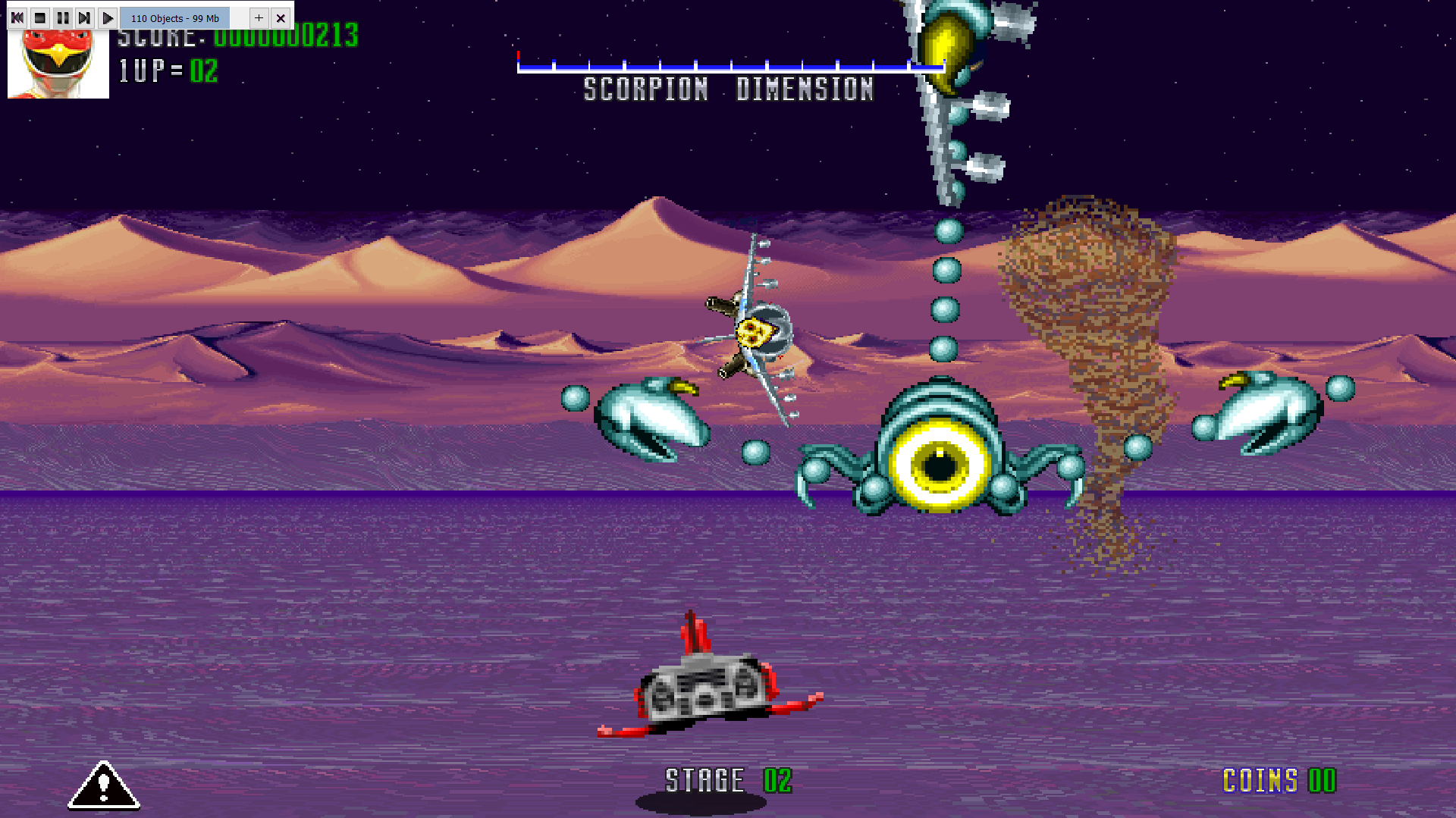Viewport: 1456px width, 818px height.
Task: Click the green COINS 00 counter
Action: click(x=1279, y=781)
